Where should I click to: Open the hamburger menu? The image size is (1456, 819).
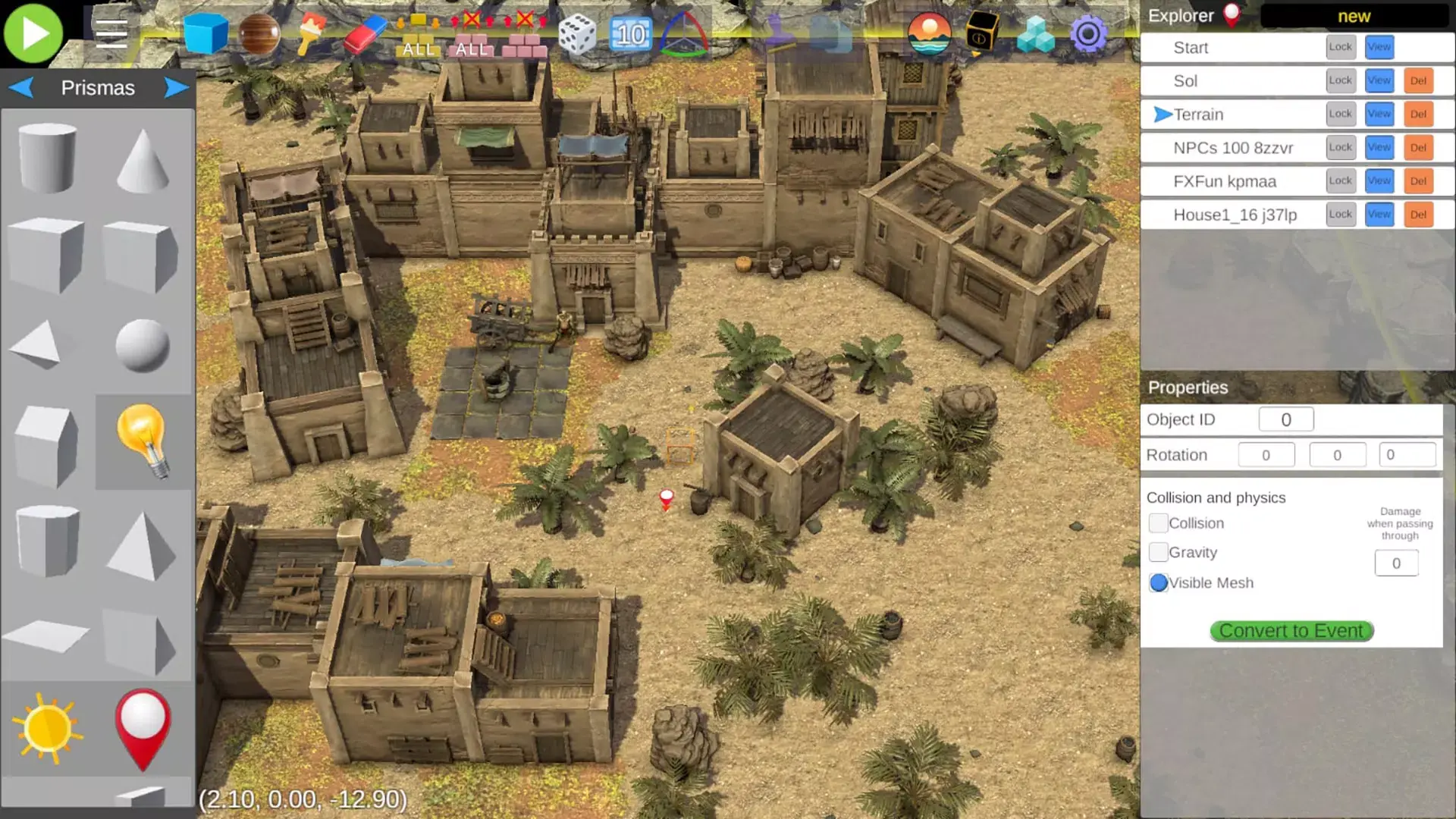tap(111, 33)
